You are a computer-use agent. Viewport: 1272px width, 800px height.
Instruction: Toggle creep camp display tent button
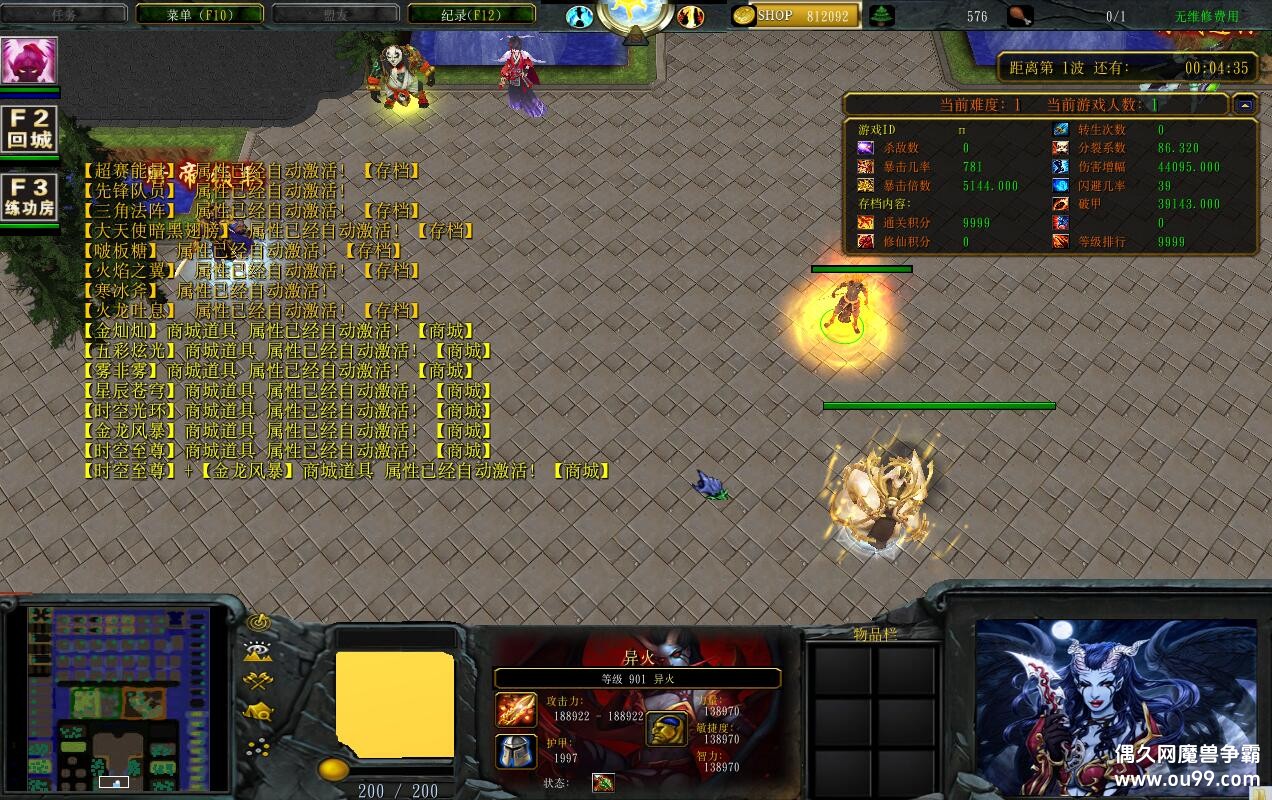259,712
